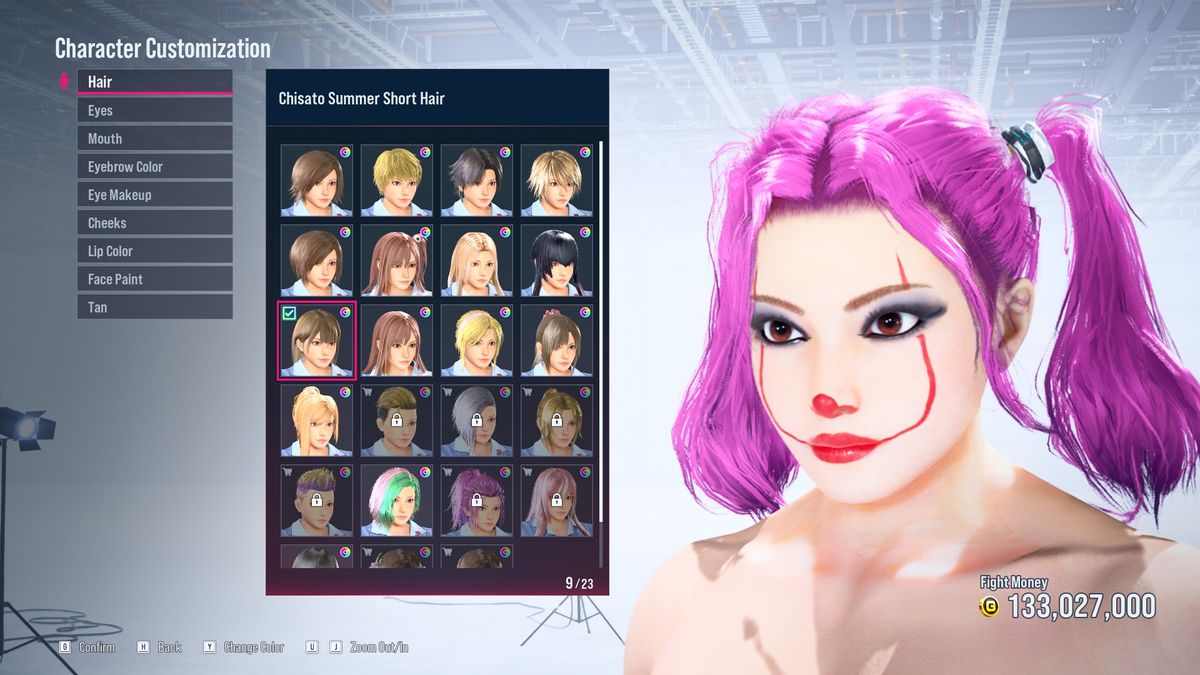Open the Mouth category
The width and height of the screenshot is (1200, 675).
tap(154, 138)
